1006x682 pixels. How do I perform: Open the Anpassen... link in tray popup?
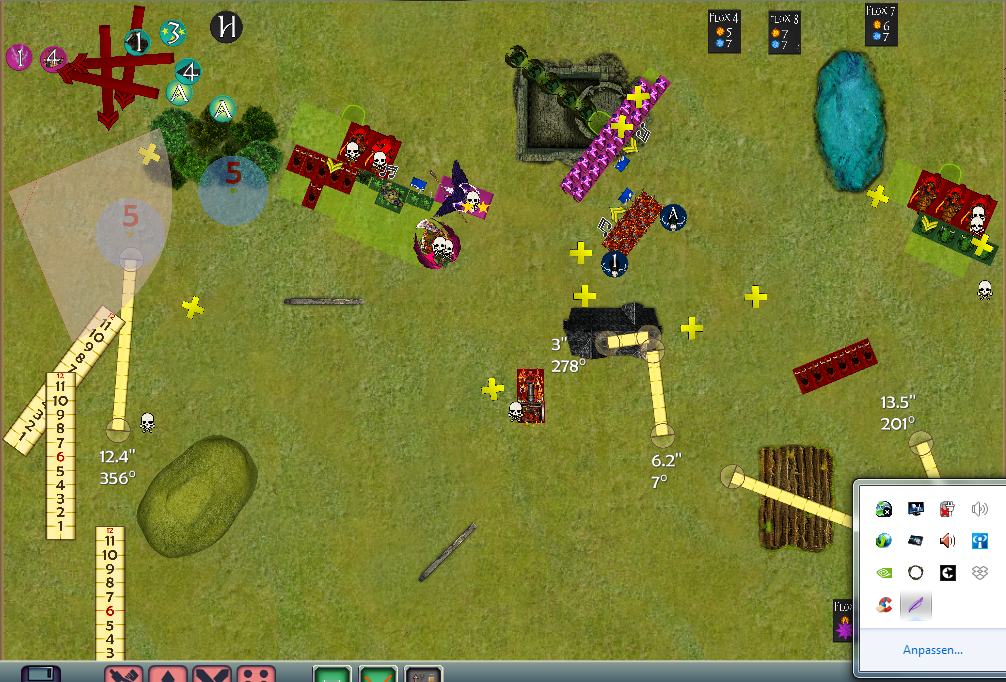932,650
